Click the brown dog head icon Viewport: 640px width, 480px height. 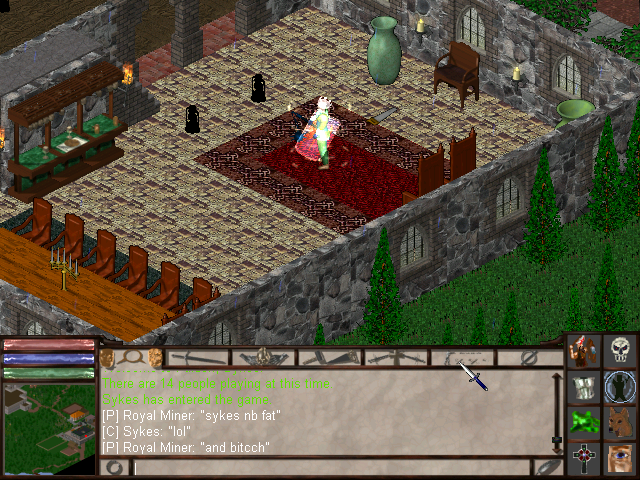point(622,421)
